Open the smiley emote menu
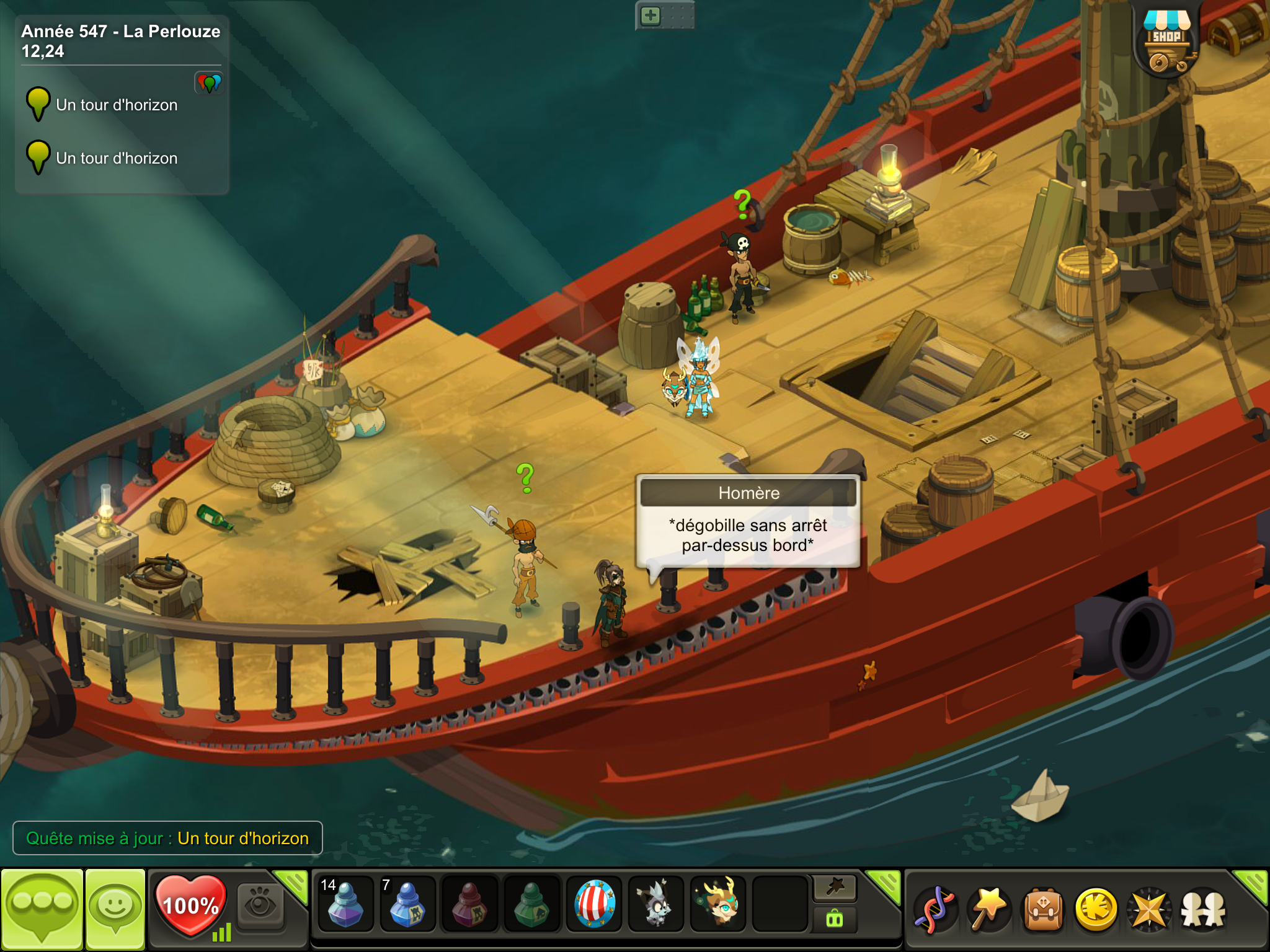 tap(115, 909)
